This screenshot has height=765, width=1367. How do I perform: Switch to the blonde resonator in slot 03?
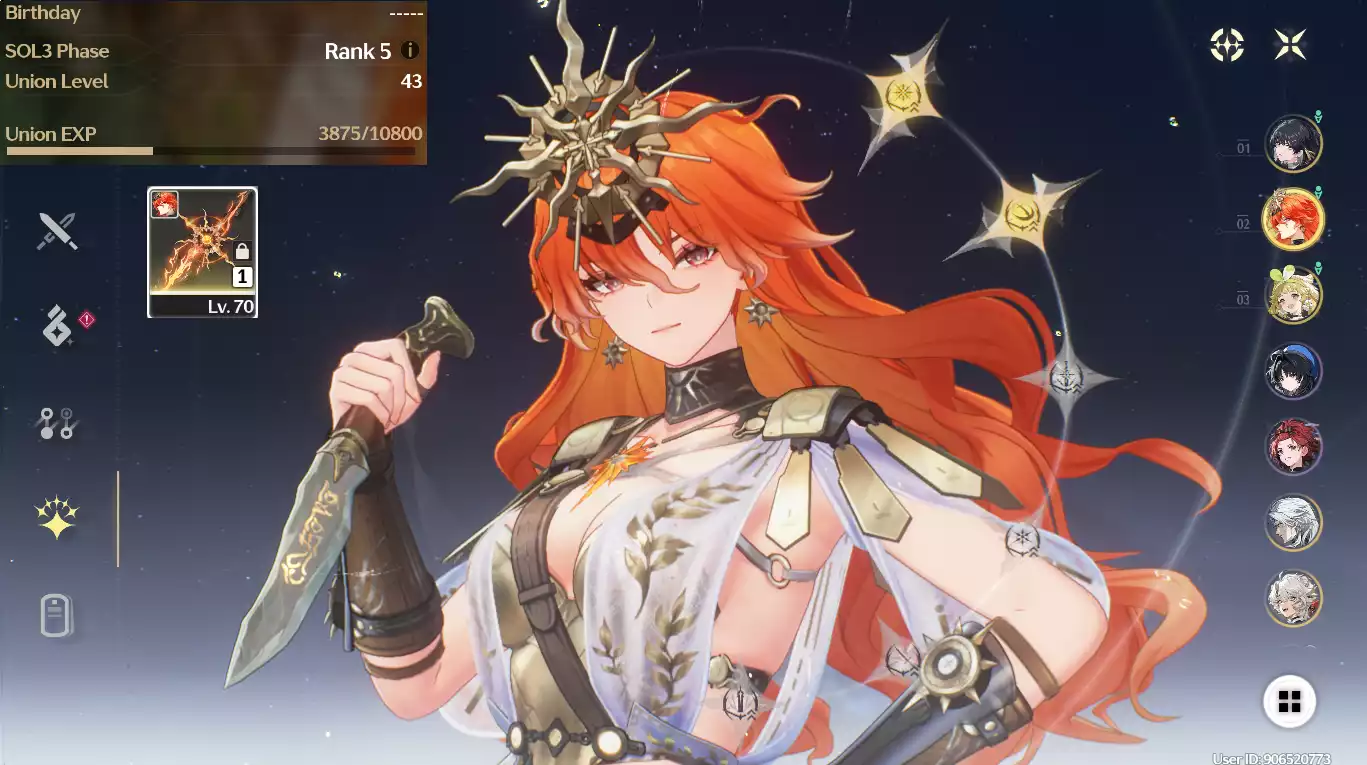click(1293, 295)
